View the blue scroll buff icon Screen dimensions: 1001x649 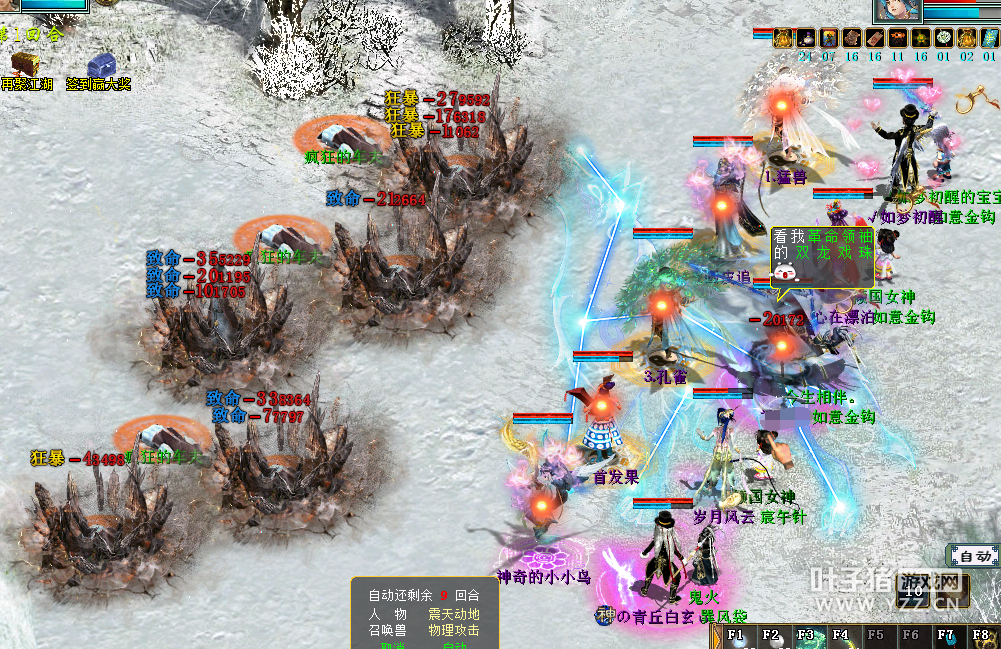989,38
